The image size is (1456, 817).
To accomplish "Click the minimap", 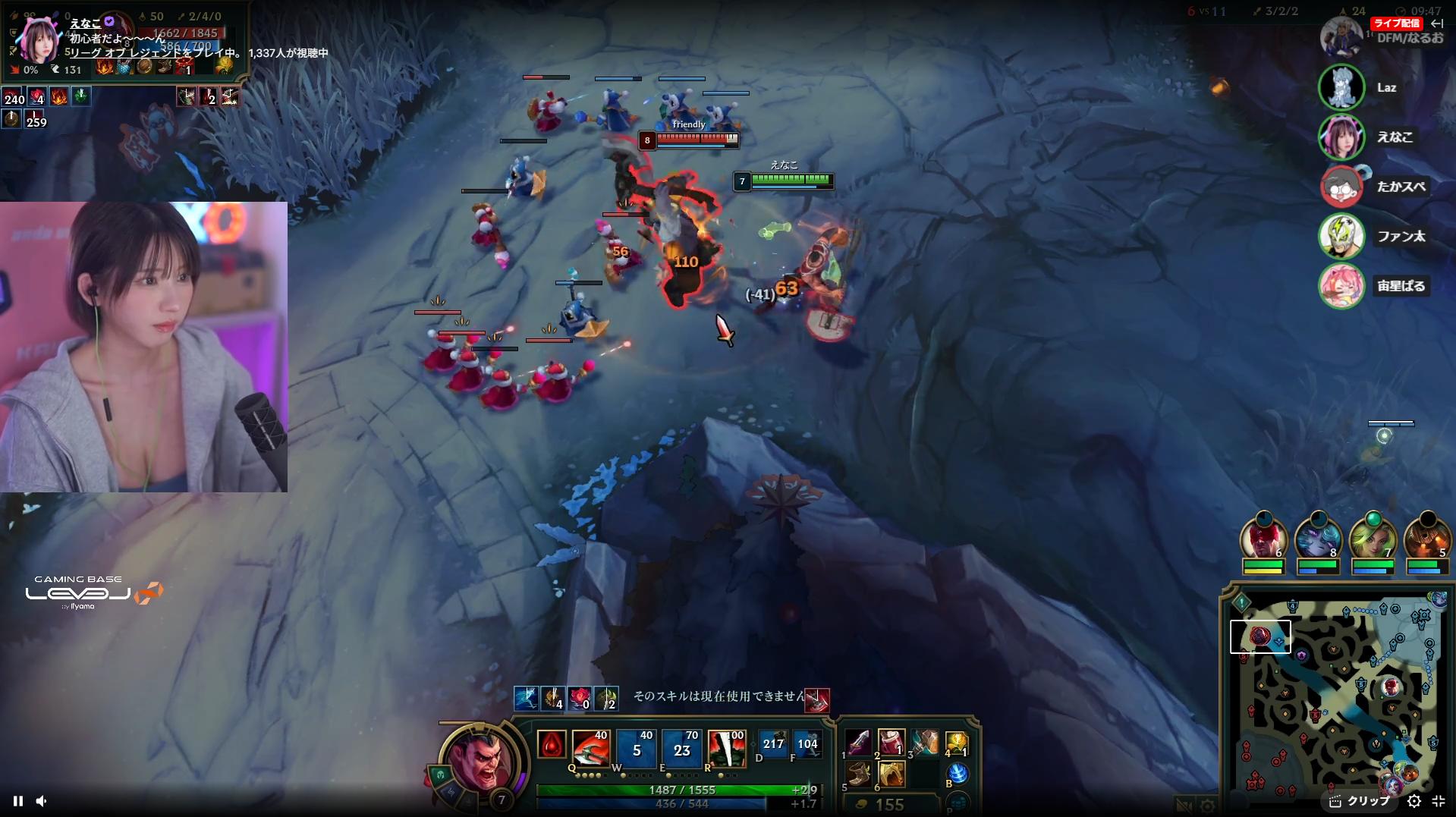I will click(1337, 698).
